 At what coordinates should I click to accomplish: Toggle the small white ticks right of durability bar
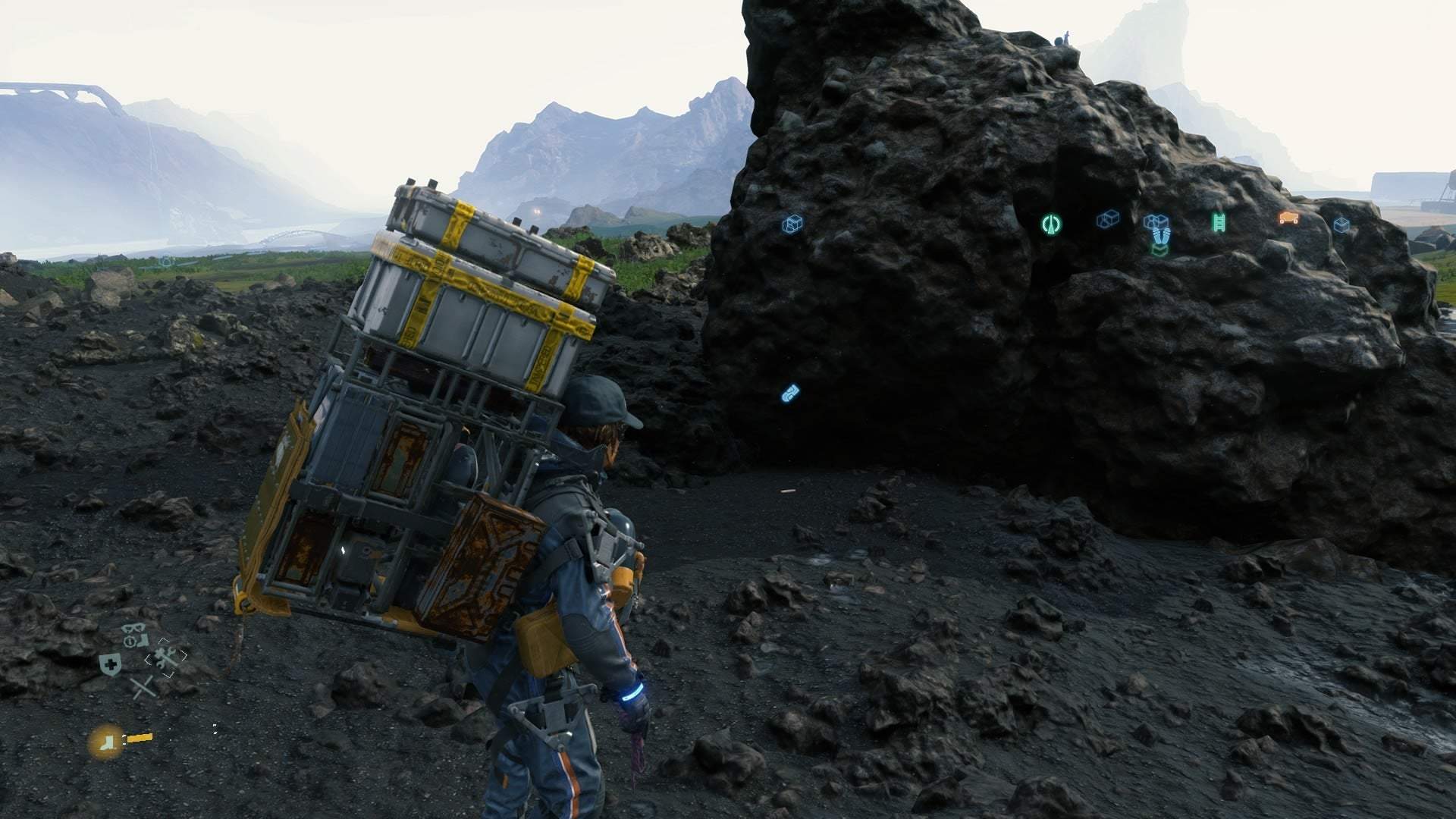click(215, 729)
